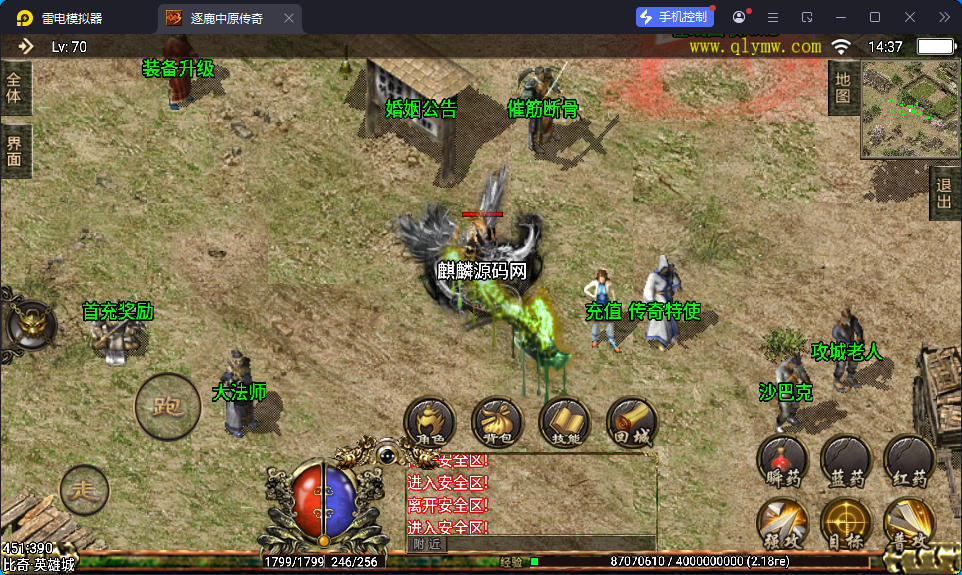Select the 全体 side tab

pos(15,88)
